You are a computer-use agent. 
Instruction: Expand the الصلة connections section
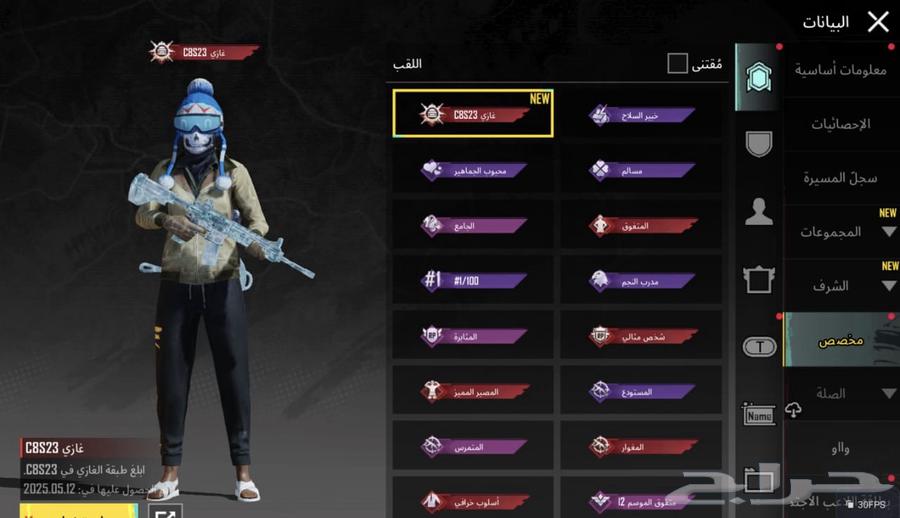[x=840, y=394]
